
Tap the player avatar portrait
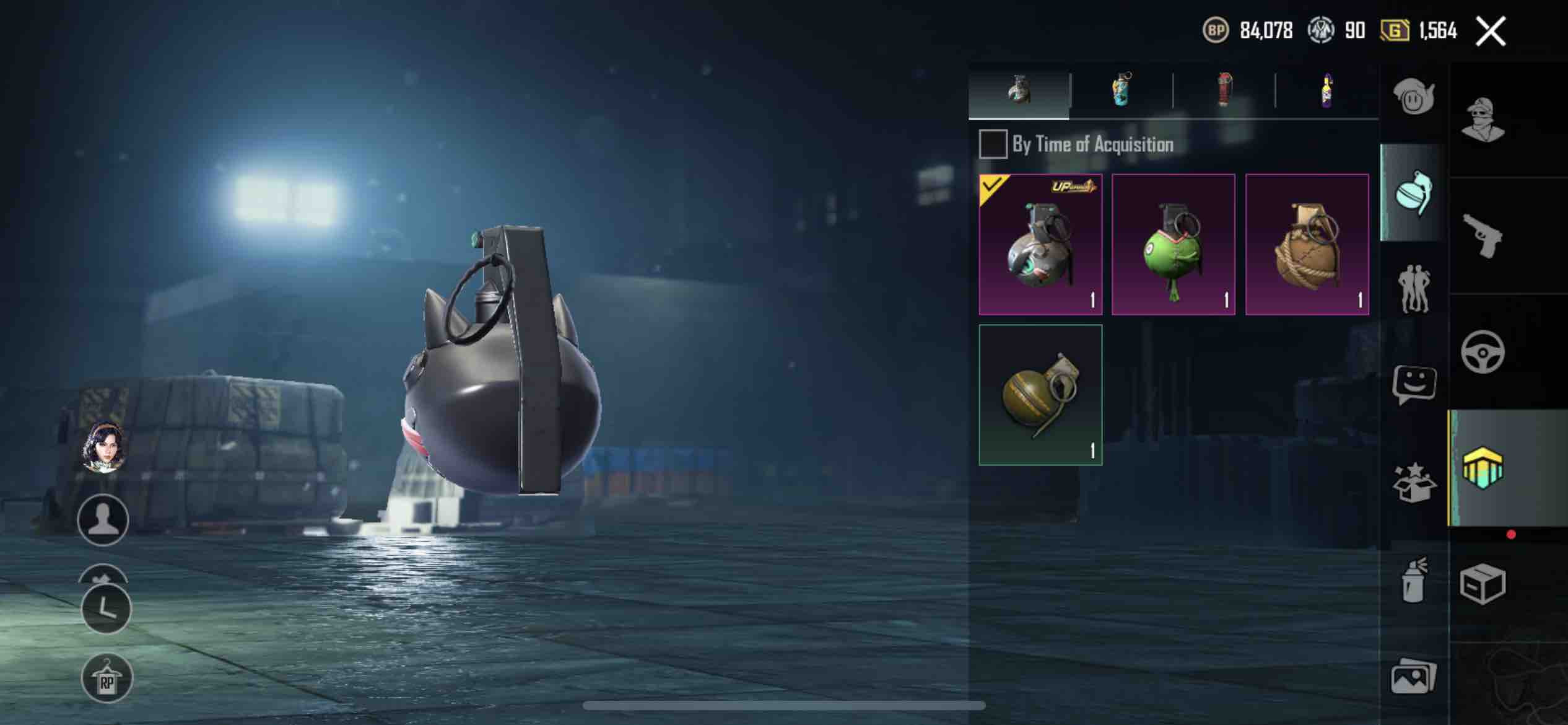[104, 447]
